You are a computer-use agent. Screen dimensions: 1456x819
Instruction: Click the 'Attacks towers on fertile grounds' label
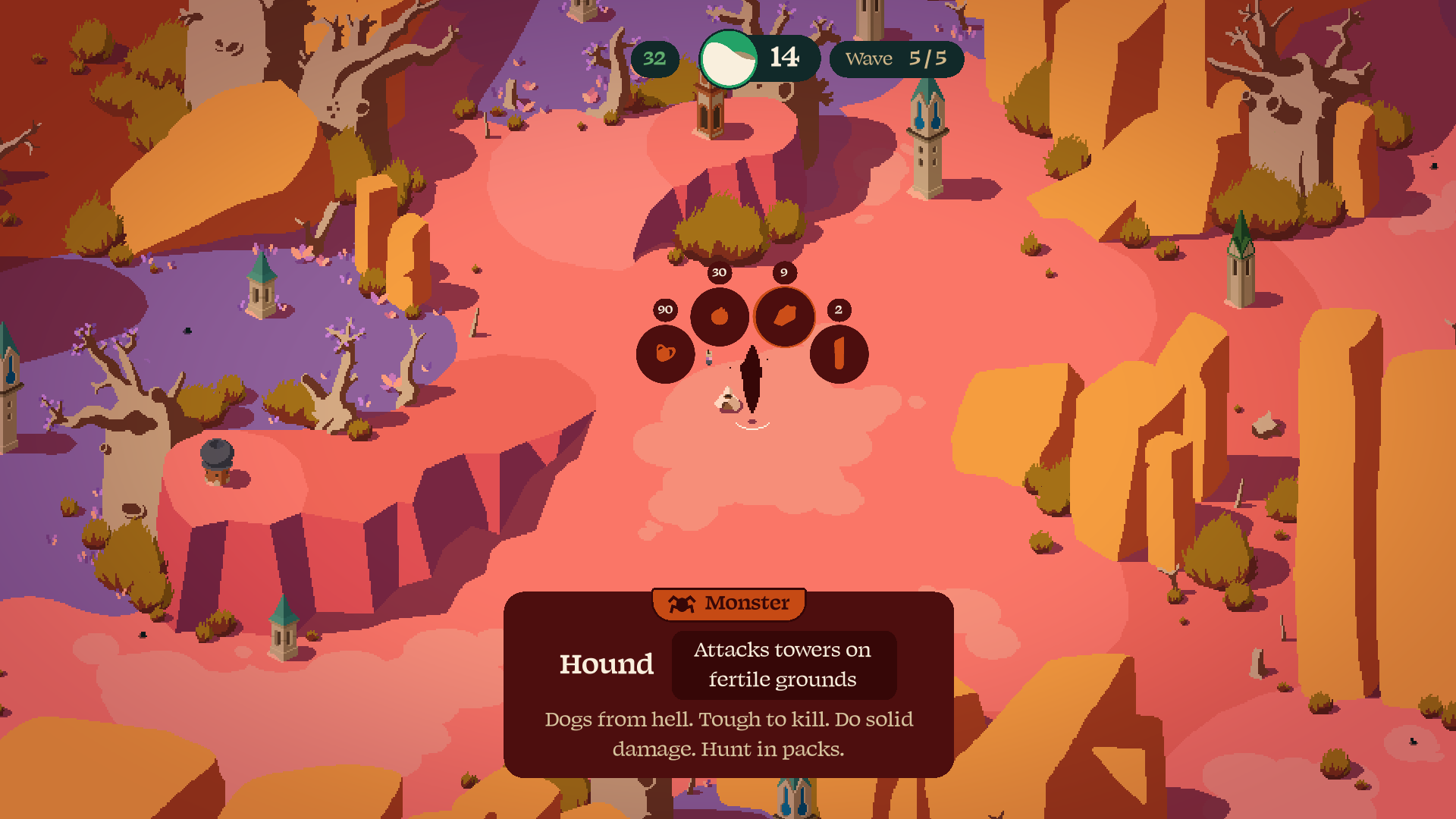[x=781, y=665]
